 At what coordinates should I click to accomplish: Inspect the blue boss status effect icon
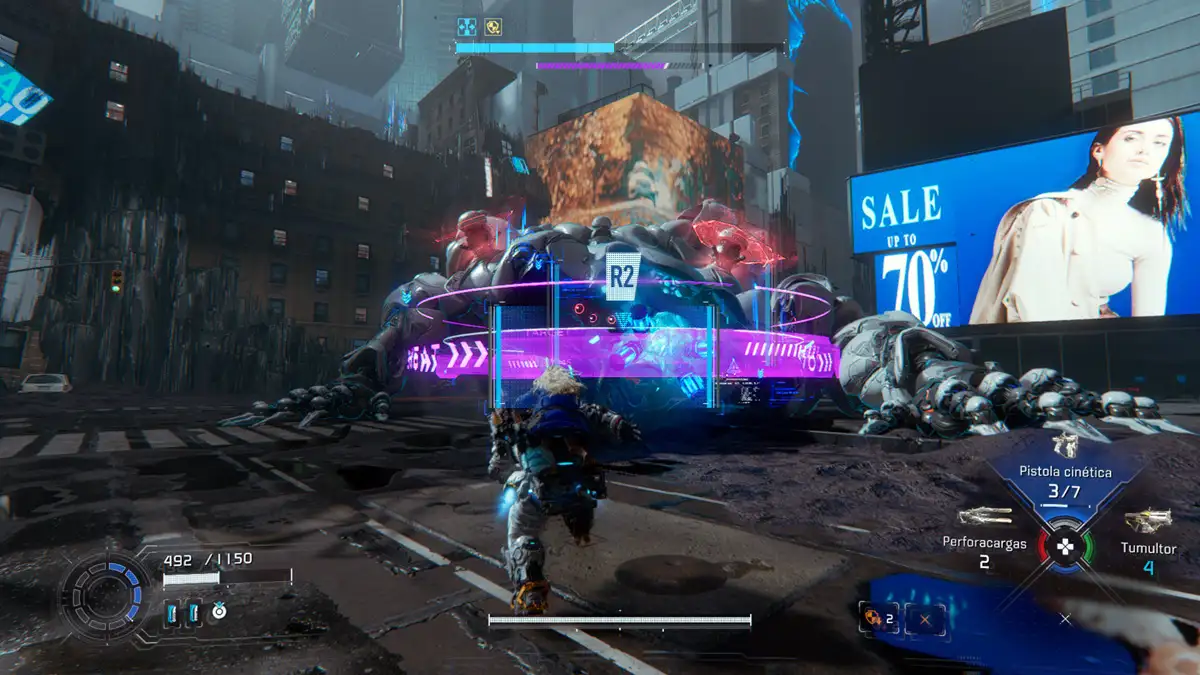(x=467, y=27)
